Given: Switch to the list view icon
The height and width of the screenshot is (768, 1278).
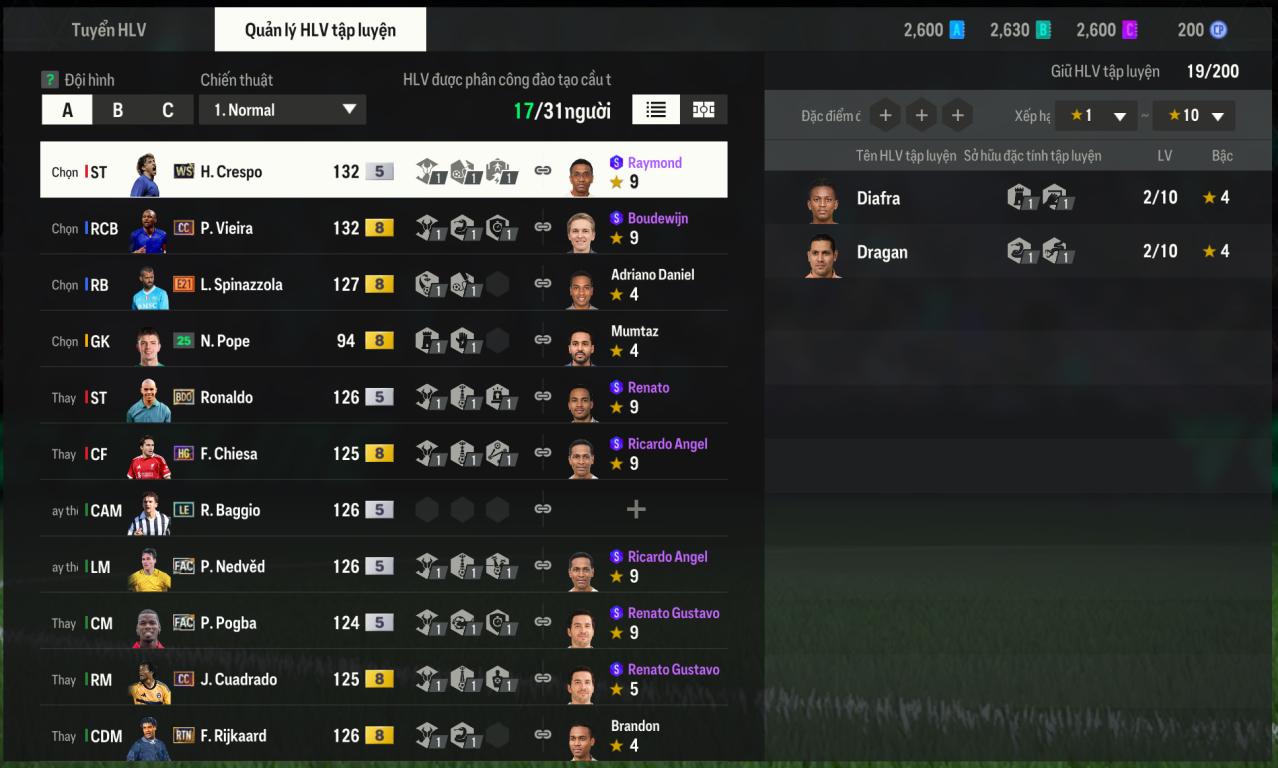Looking at the screenshot, I should pos(656,110).
